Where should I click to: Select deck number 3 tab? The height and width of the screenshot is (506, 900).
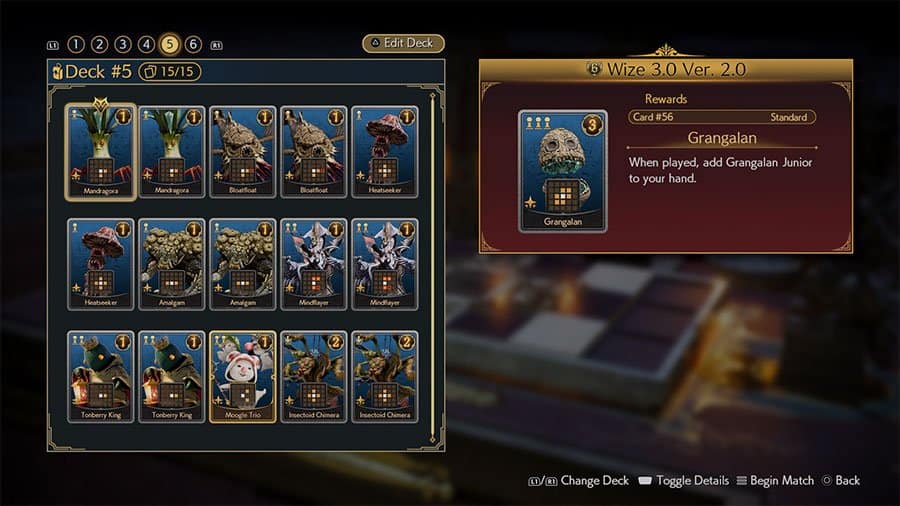(x=123, y=44)
